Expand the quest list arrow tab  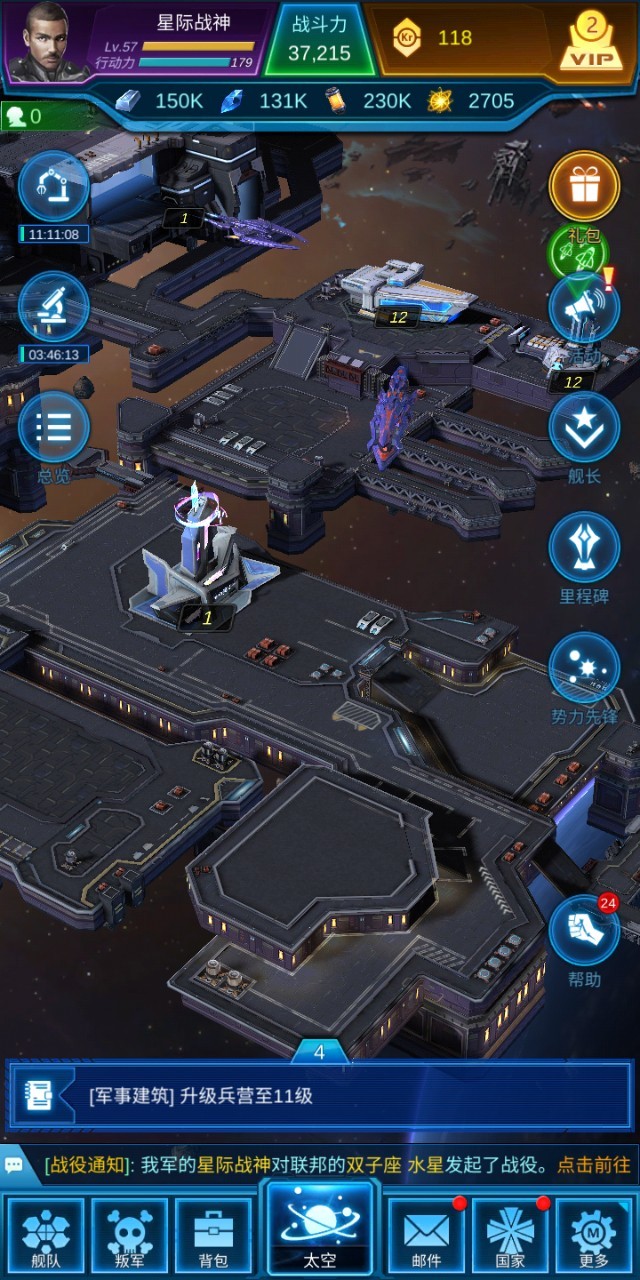[x=320, y=1052]
